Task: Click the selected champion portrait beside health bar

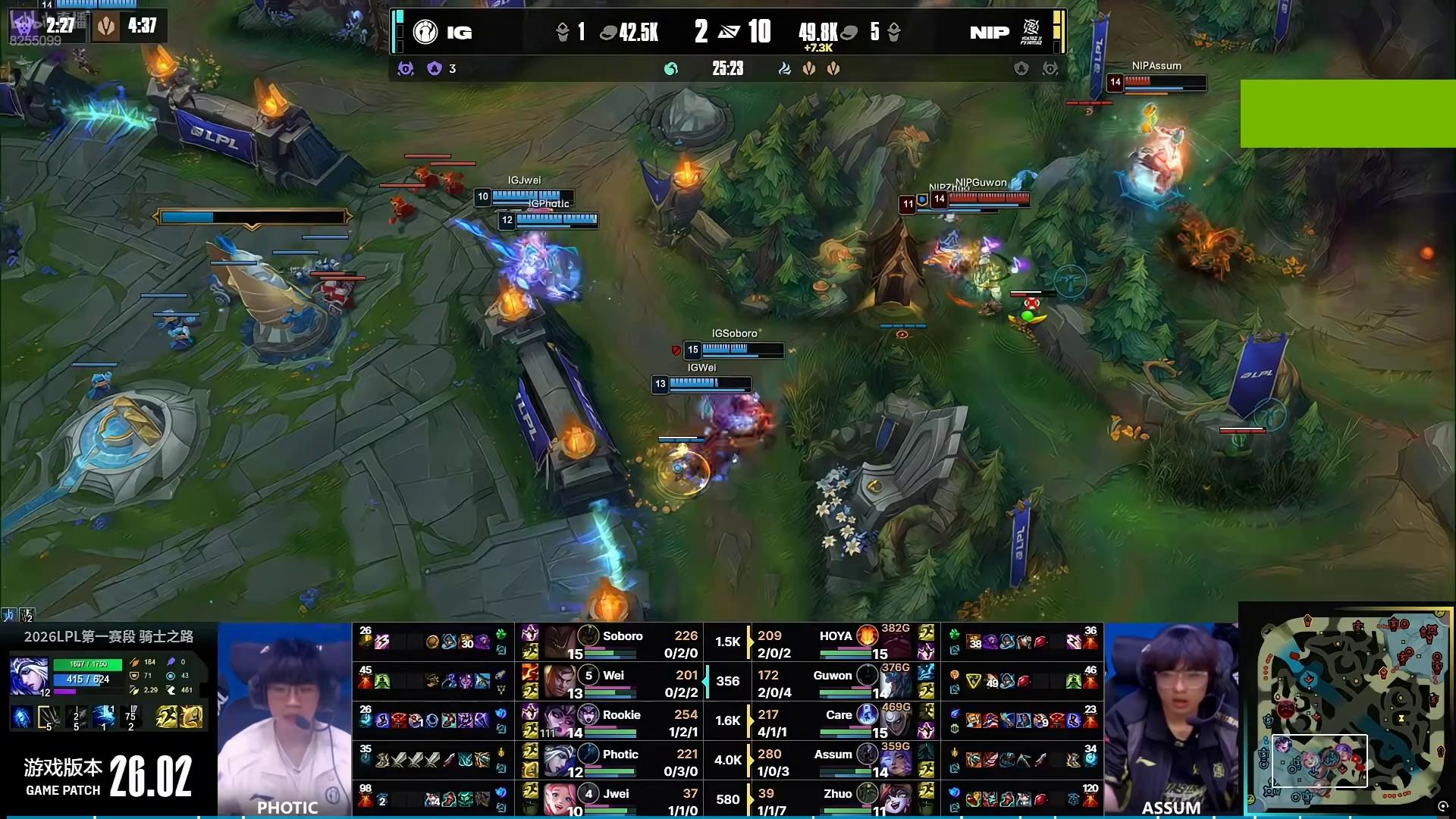Action: coord(29,676)
